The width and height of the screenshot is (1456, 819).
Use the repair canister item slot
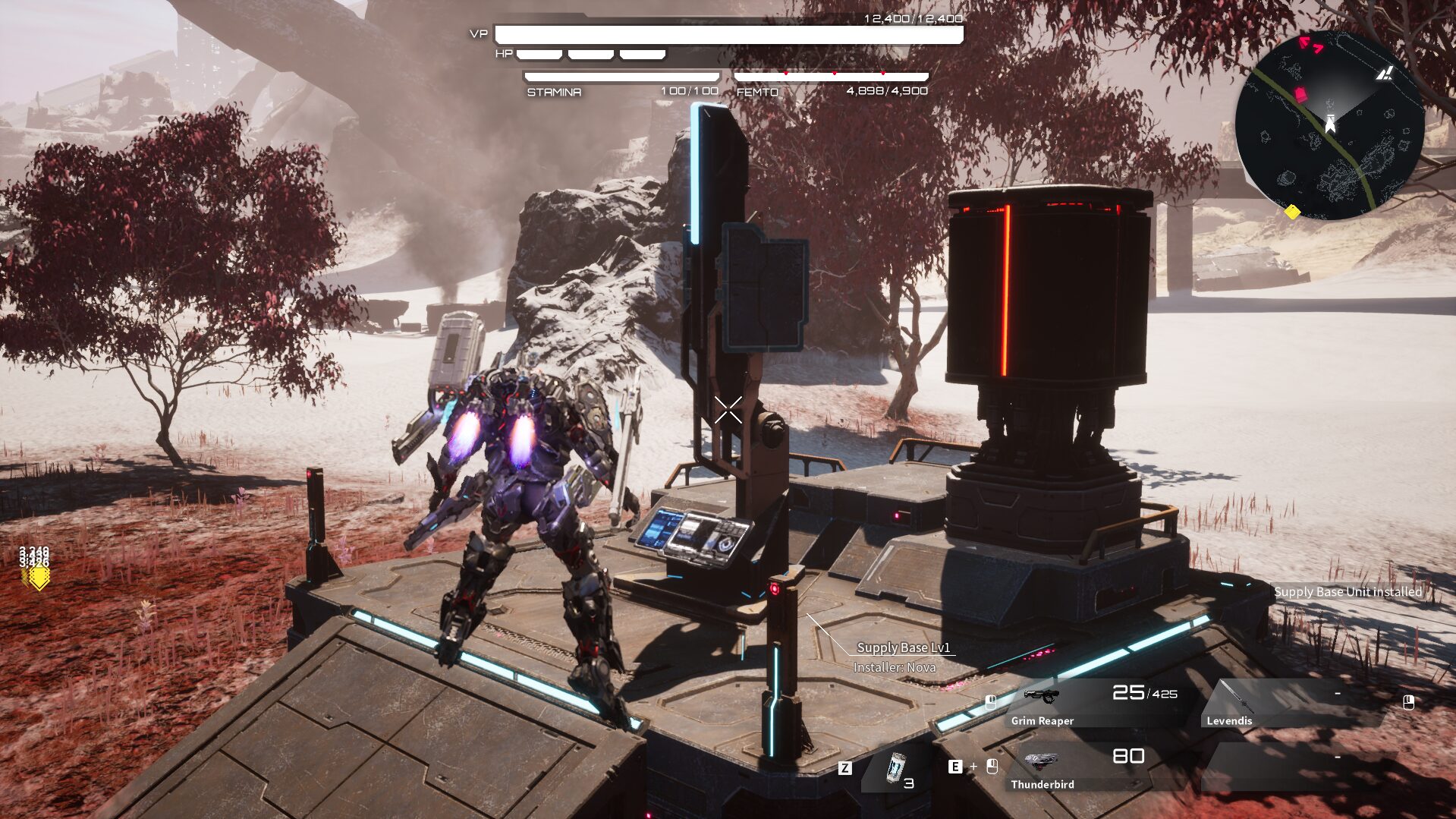click(x=898, y=769)
